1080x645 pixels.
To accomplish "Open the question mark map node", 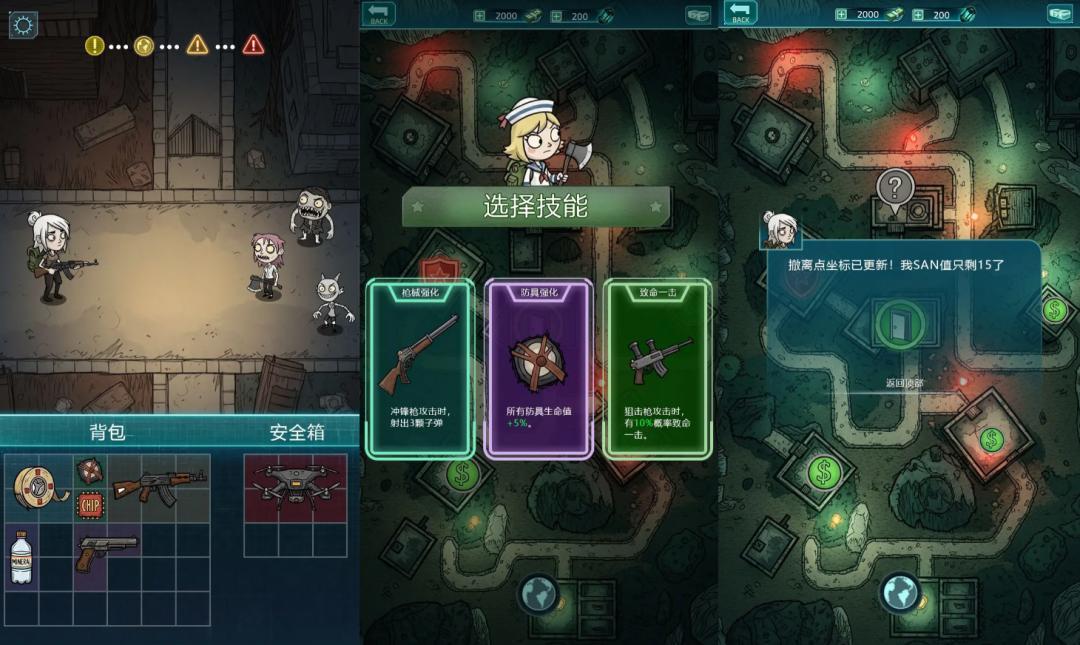I will pyautogui.click(x=896, y=187).
